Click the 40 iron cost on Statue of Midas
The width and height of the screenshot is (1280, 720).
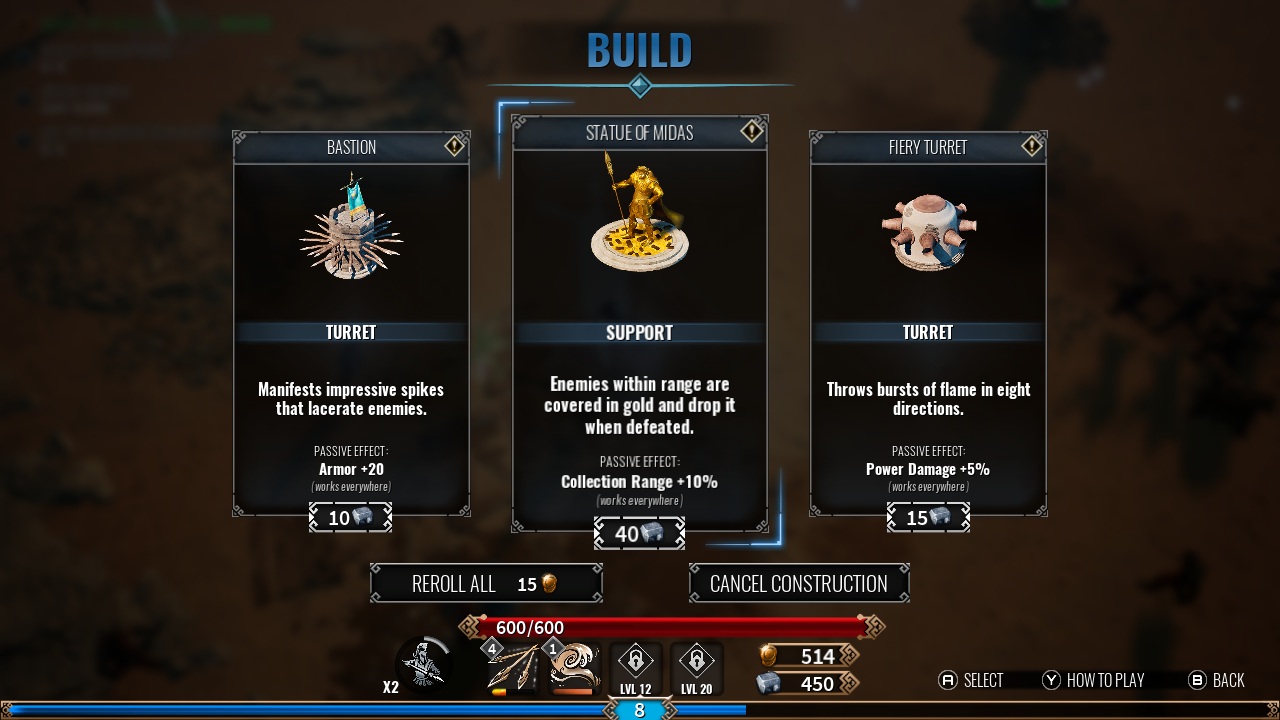tap(639, 533)
